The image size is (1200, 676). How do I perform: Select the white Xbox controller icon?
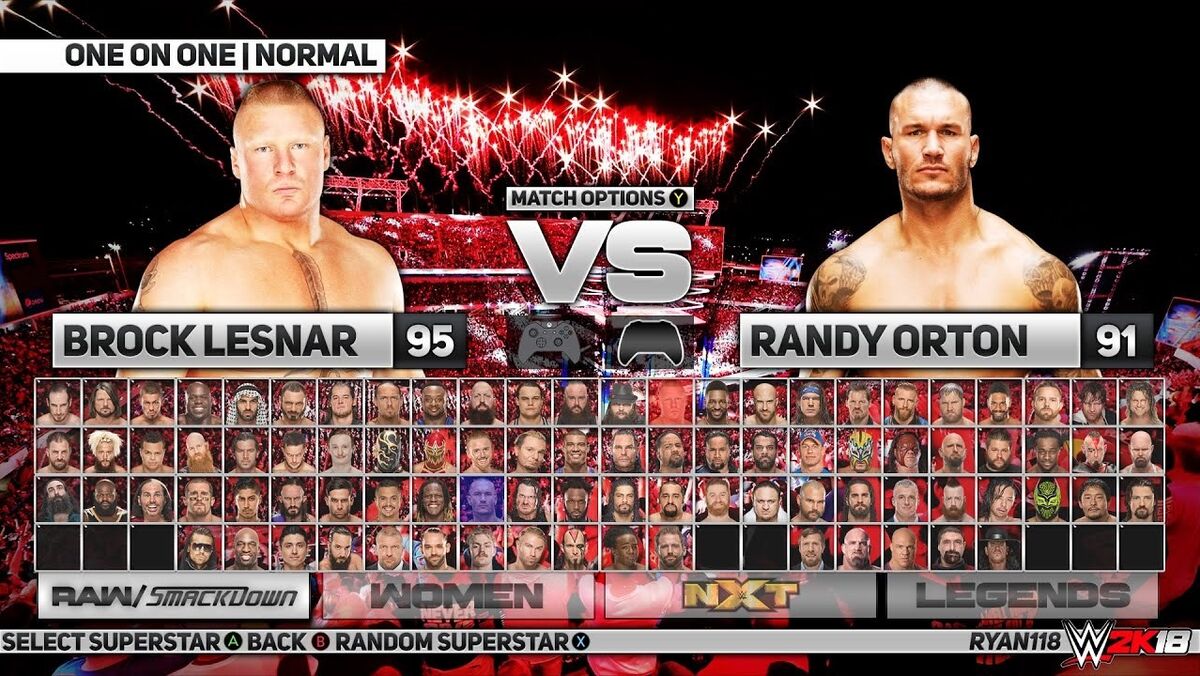coord(546,343)
